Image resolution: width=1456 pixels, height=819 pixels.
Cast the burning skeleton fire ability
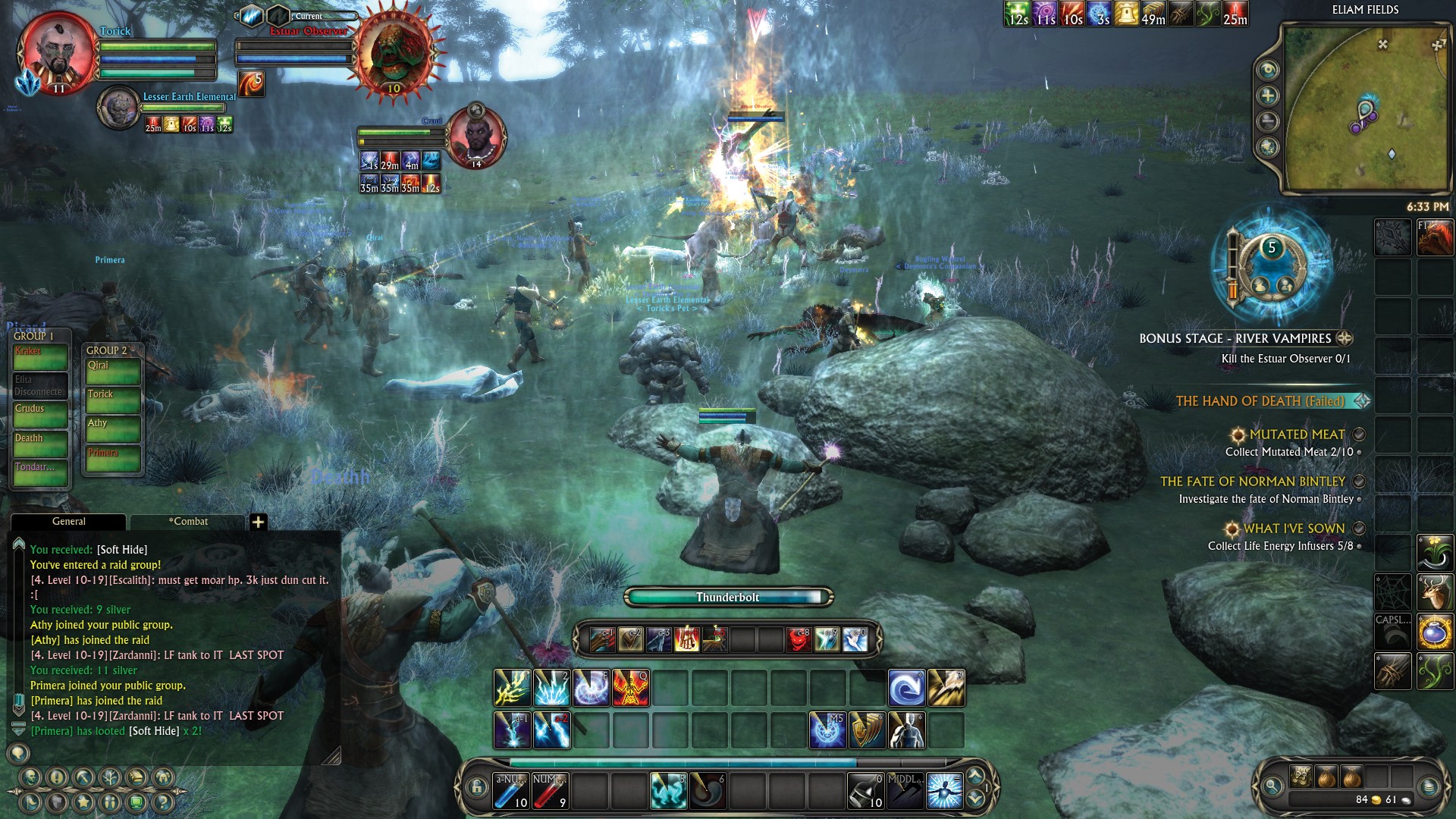coord(630,688)
